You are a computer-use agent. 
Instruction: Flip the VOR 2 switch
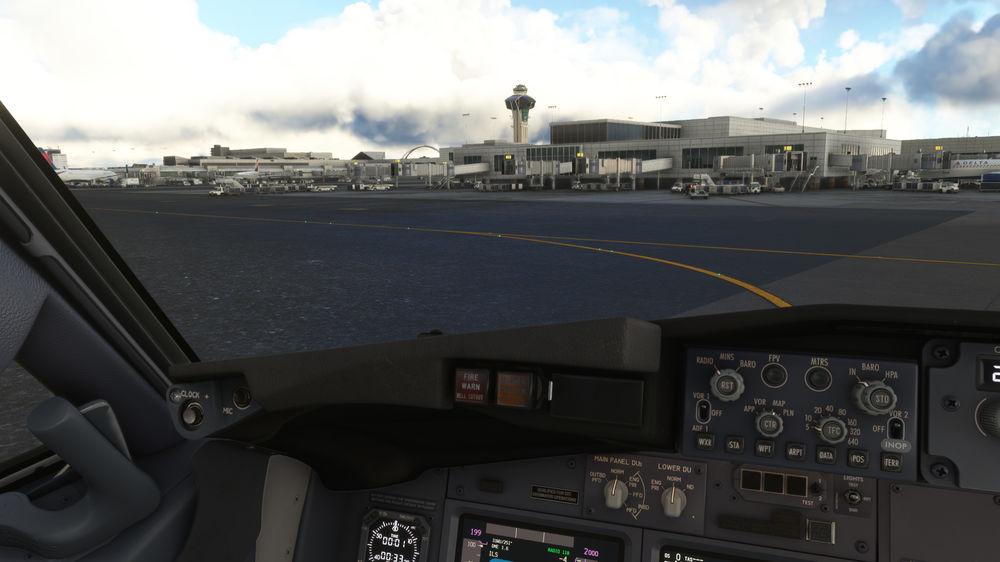(x=896, y=428)
